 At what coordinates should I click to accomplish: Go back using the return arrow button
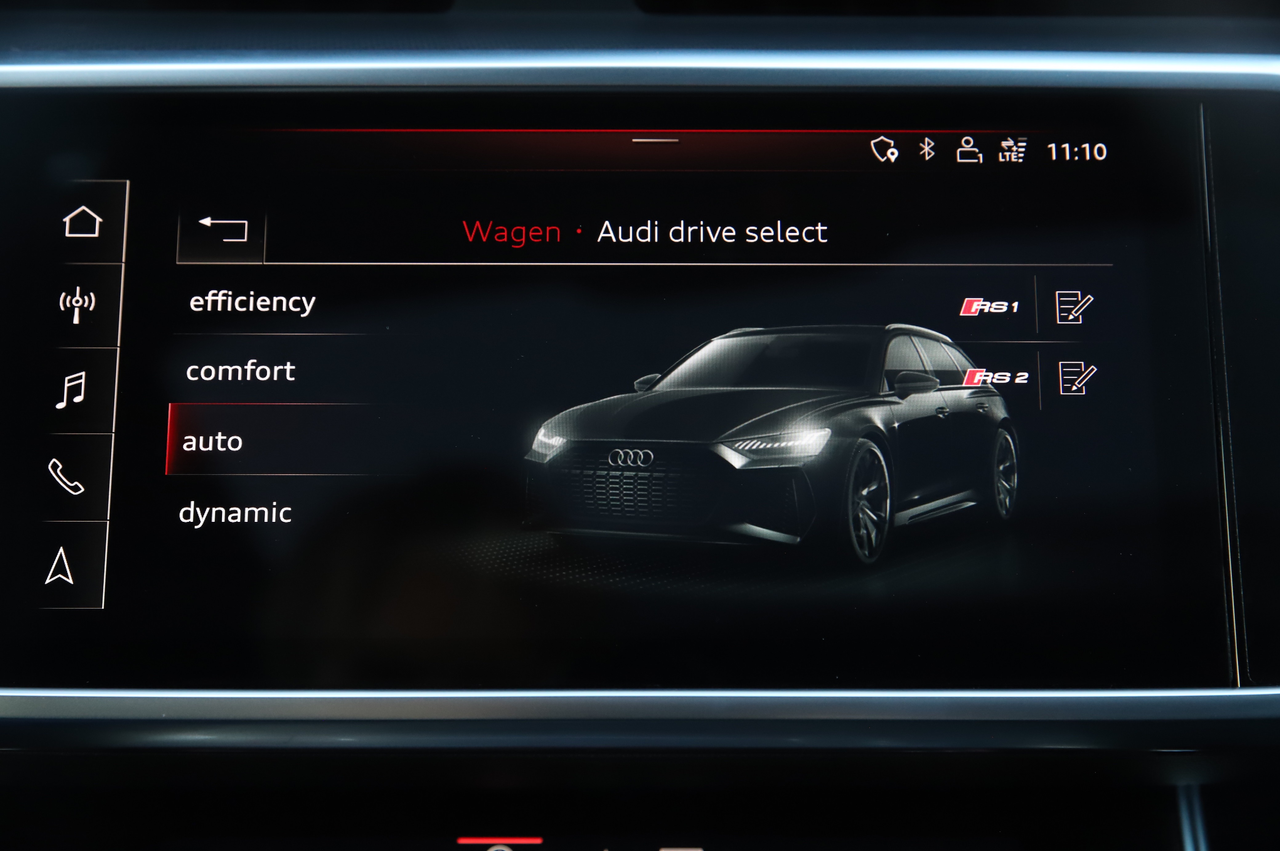click(x=222, y=229)
